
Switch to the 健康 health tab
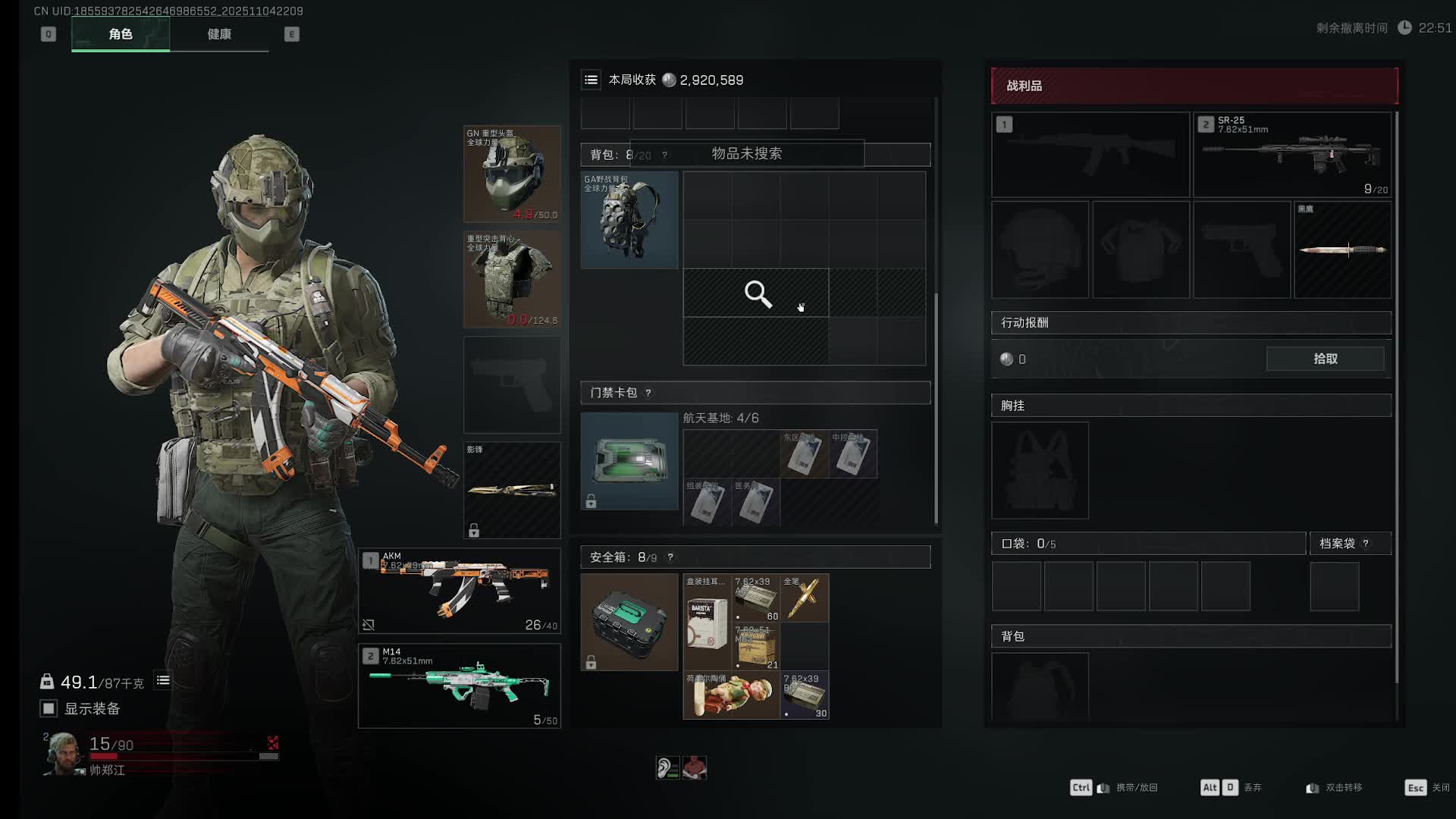click(x=219, y=34)
